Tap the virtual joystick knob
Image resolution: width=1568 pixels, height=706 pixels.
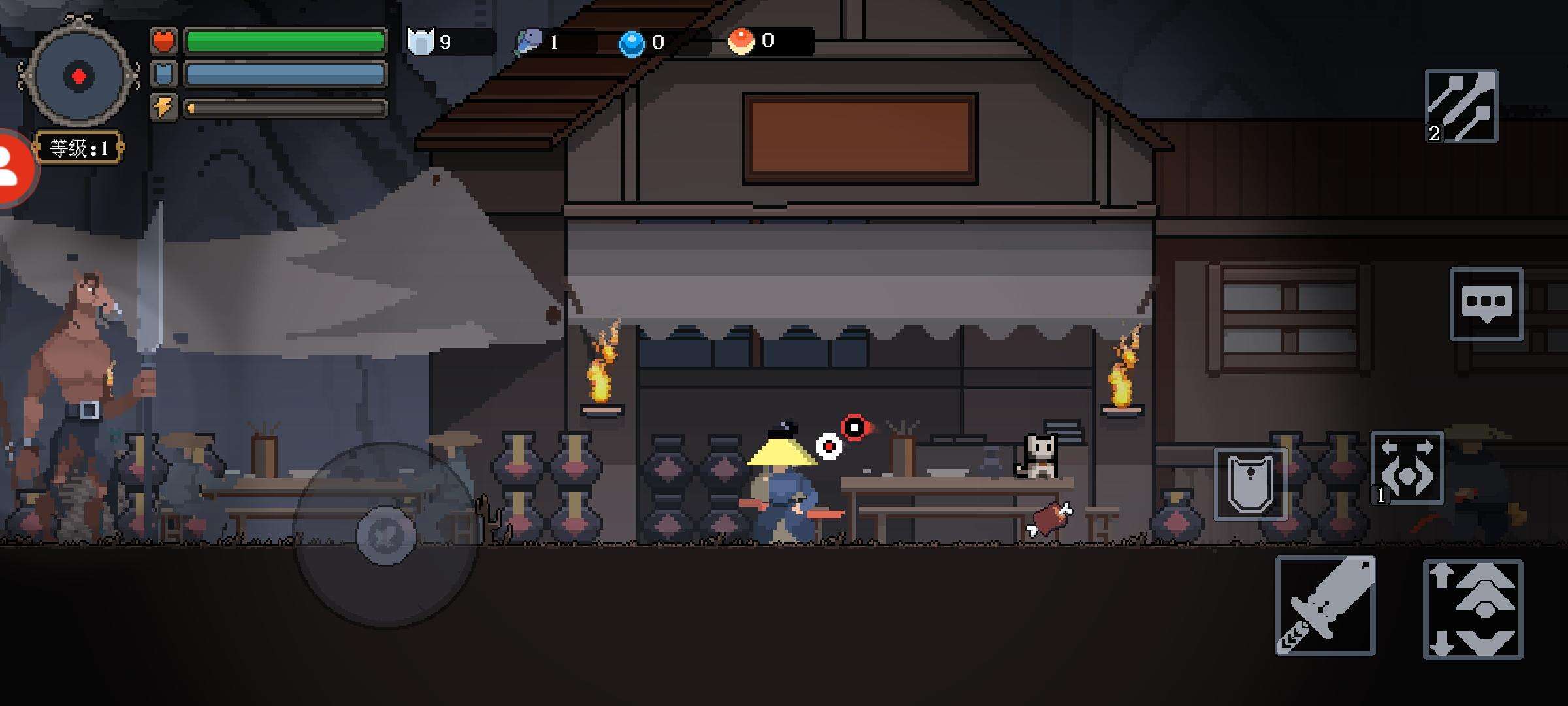click(385, 535)
